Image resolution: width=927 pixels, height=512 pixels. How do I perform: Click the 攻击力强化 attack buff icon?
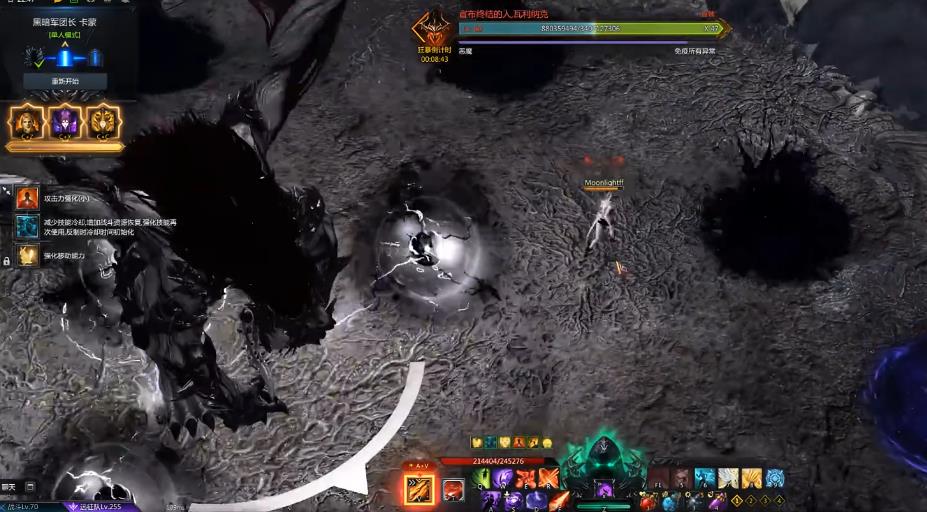[x=27, y=198]
